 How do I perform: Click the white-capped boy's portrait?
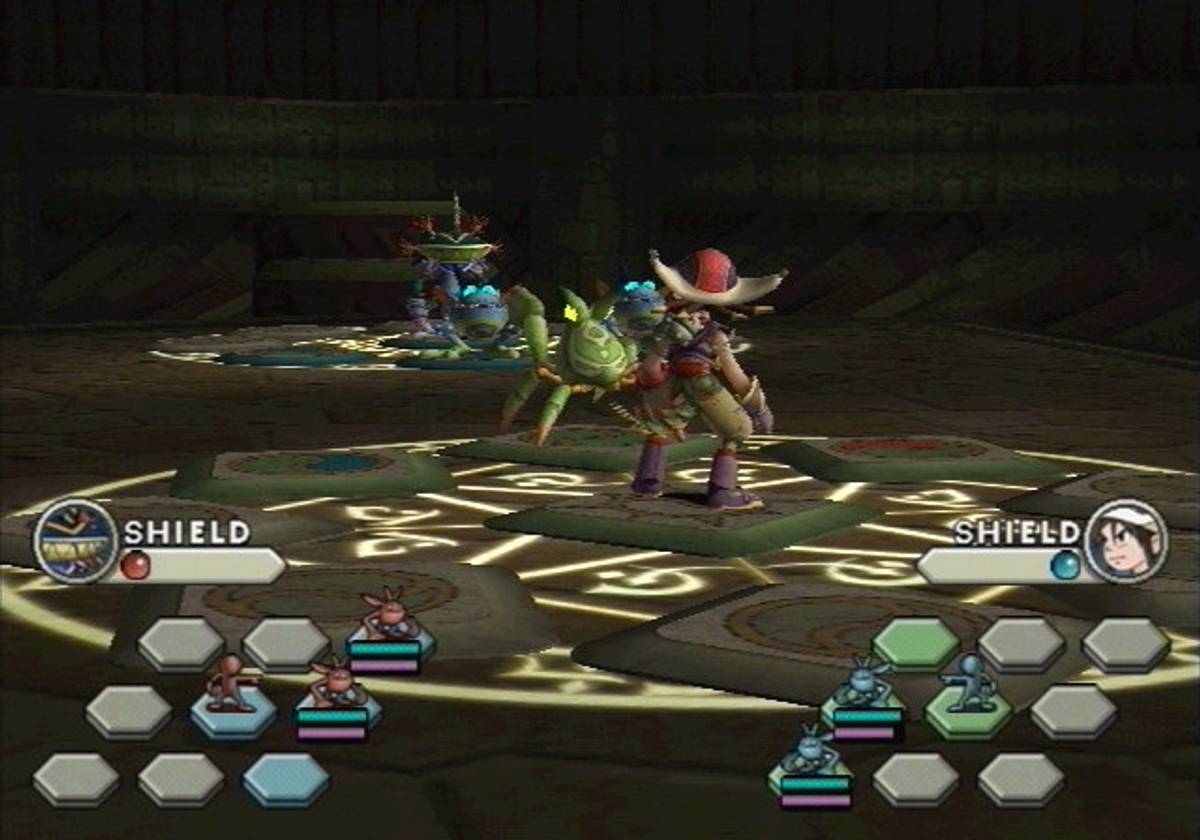pos(1125,542)
